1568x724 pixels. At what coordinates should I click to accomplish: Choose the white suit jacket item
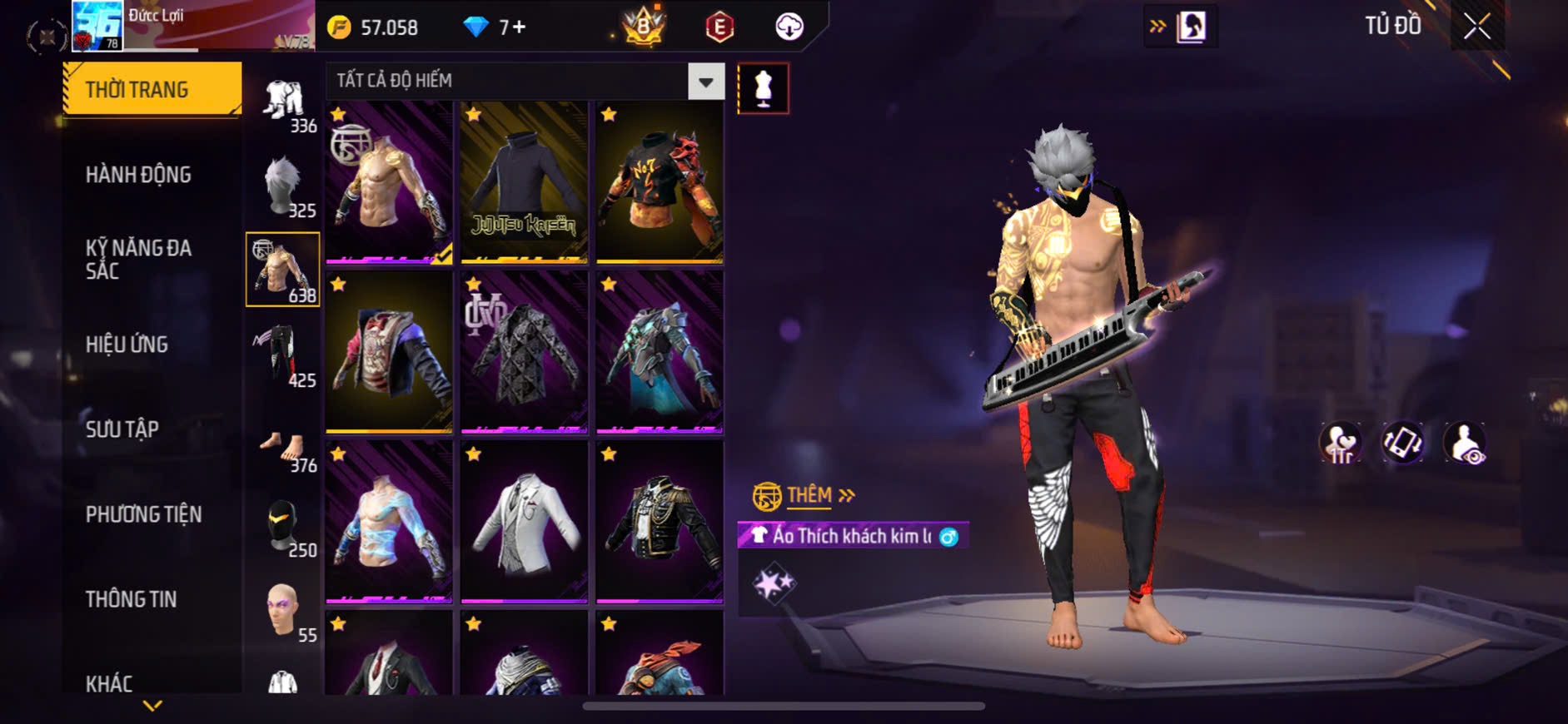pos(524,522)
